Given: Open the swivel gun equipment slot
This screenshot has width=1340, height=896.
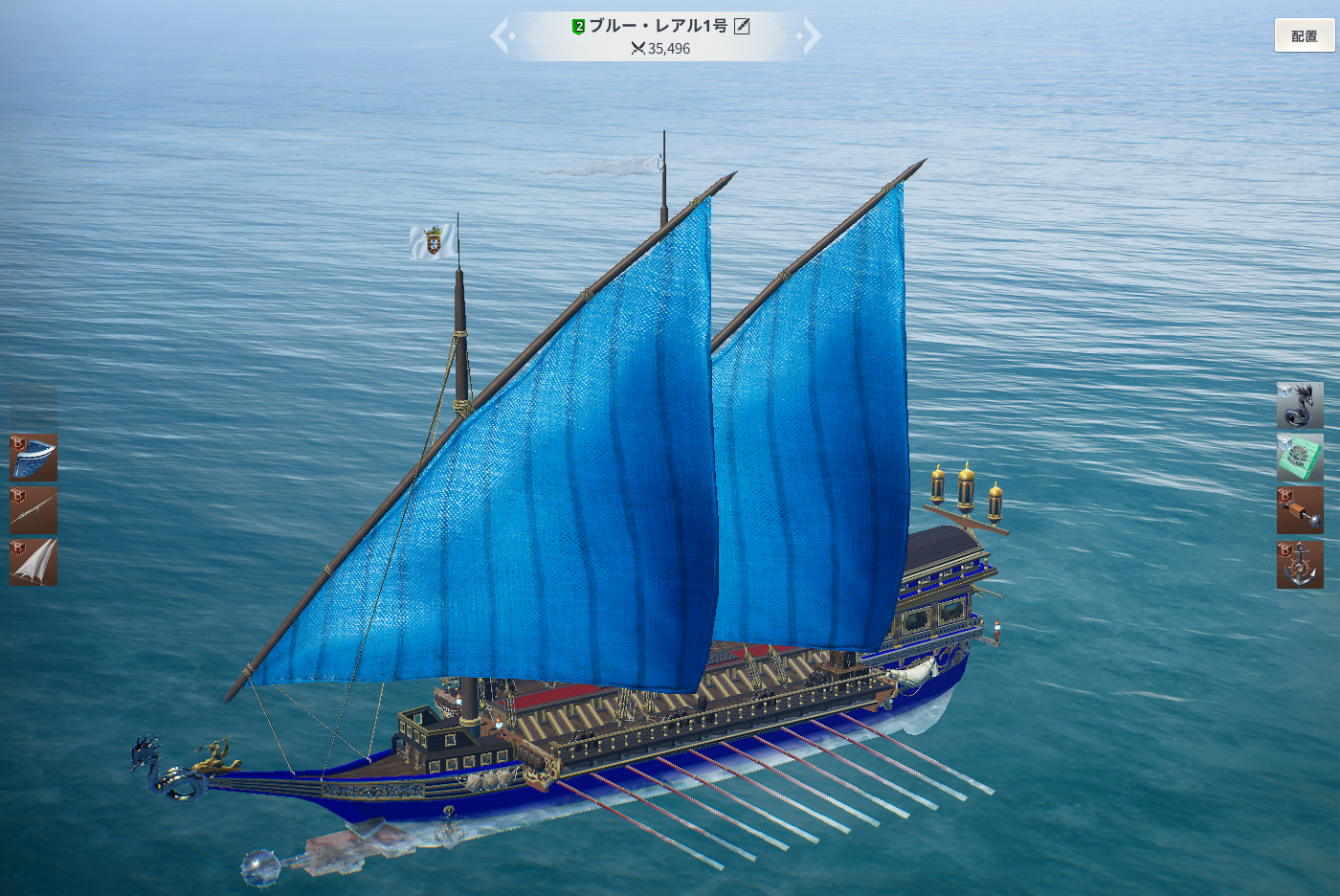Looking at the screenshot, I should [x=33, y=510].
